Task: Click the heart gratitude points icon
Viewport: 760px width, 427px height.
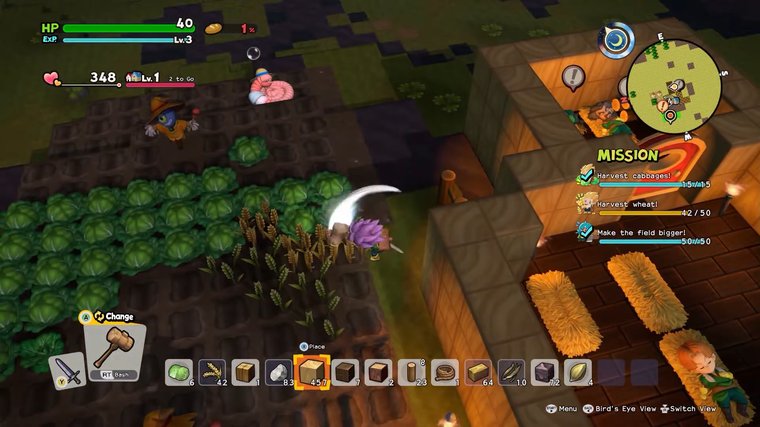Action: (x=52, y=77)
